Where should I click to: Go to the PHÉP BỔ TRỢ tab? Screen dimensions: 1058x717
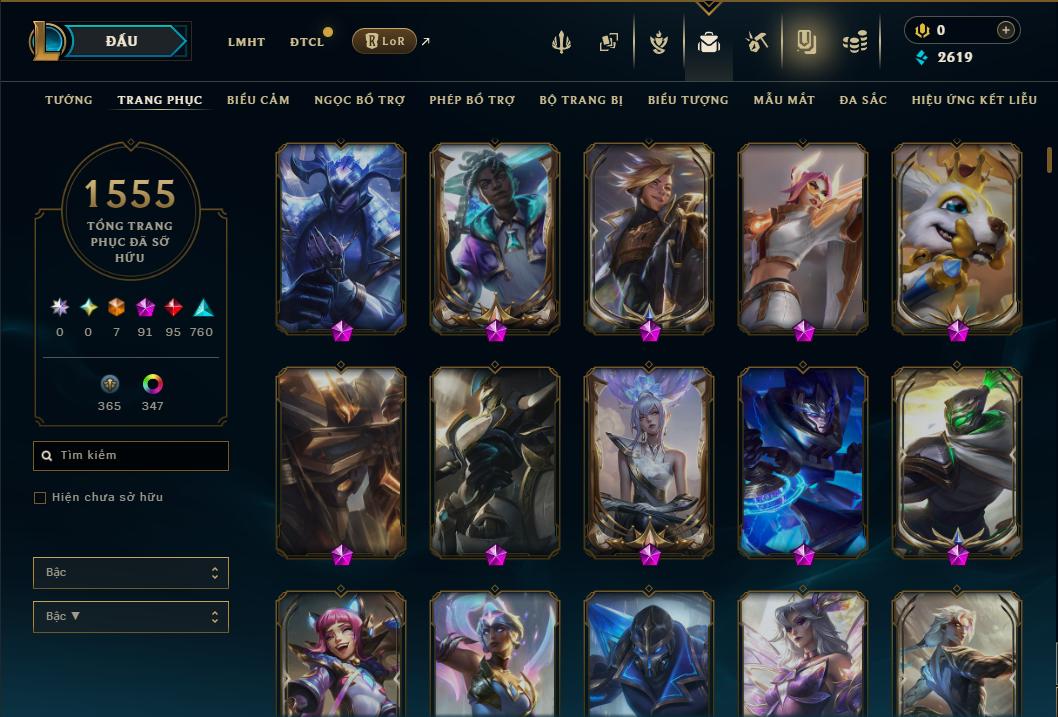[x=472, y=100]
